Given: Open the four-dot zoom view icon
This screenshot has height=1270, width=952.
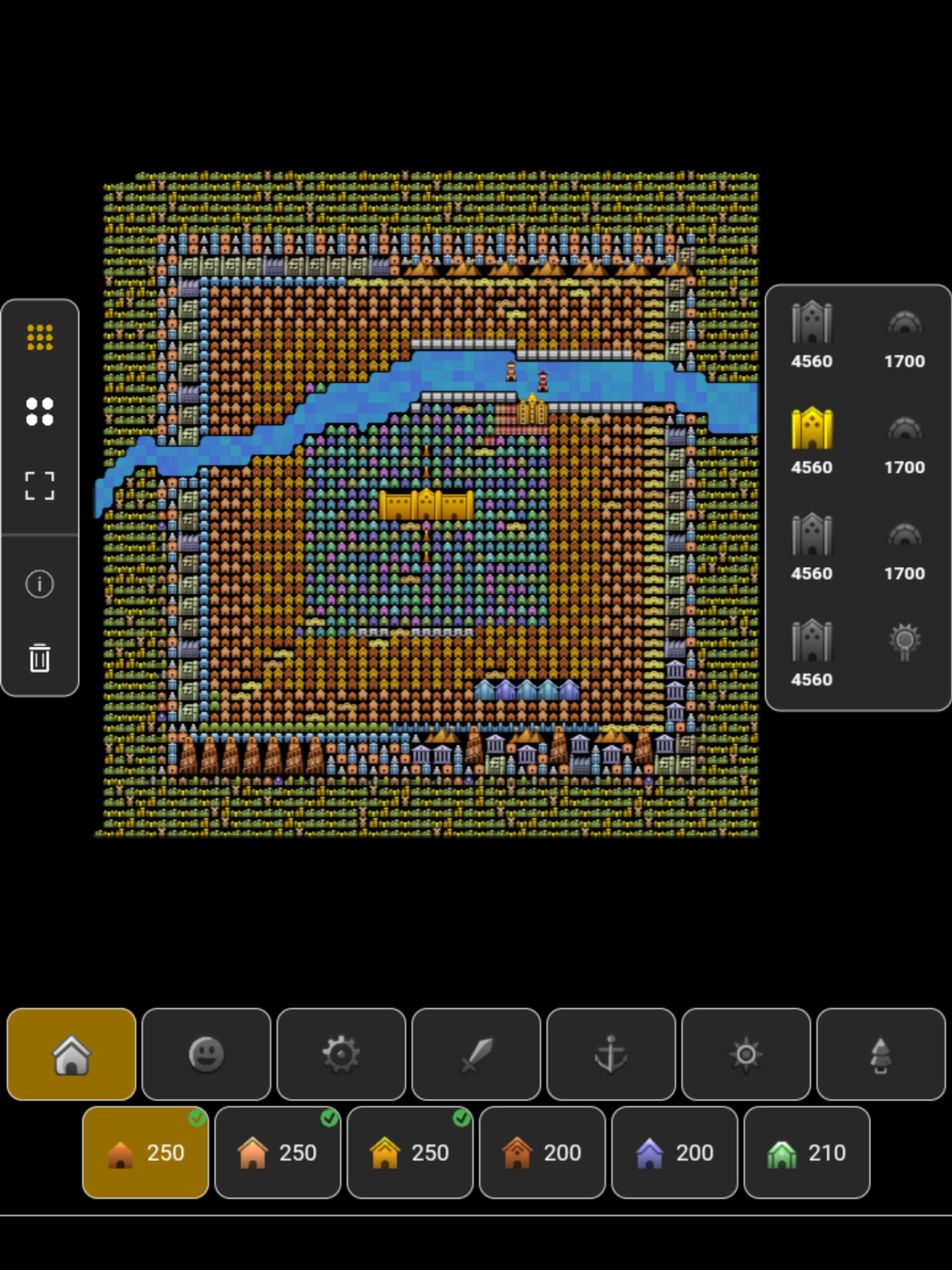Looking at the screenshot, I should click(x=40, y=412).
